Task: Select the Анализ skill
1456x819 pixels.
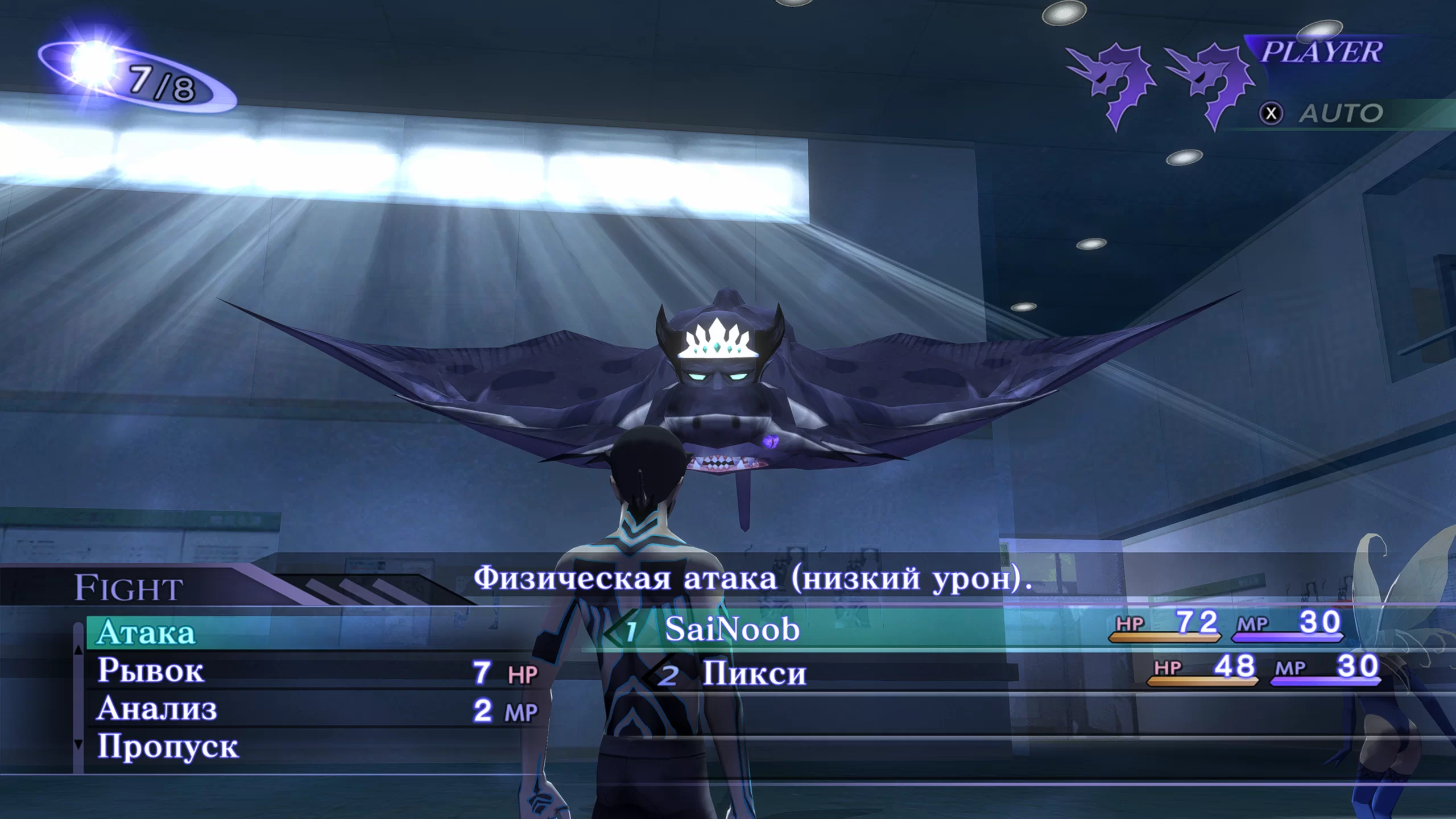Action: coord(157,709)
